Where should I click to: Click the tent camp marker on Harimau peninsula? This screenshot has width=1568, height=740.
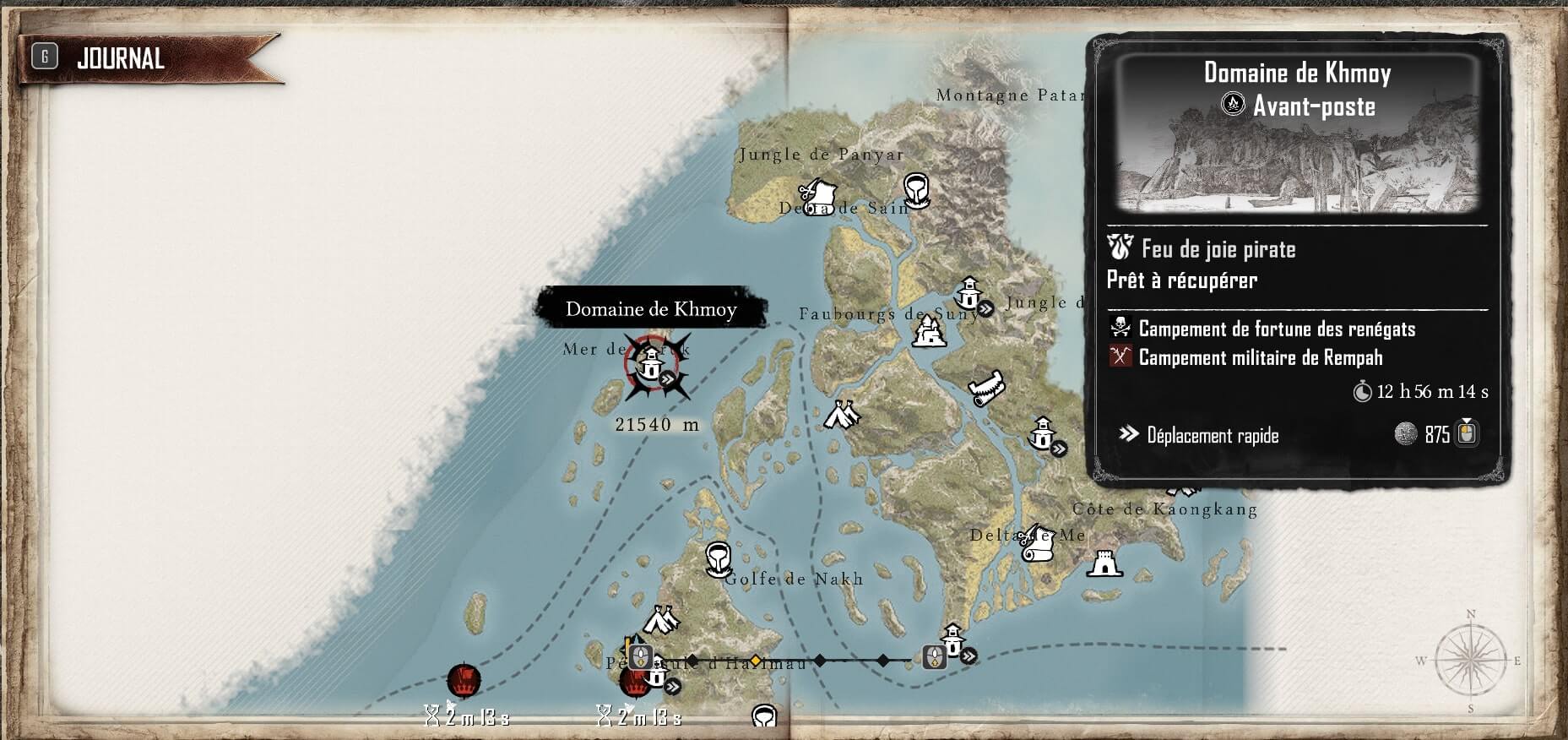[662, 620]
